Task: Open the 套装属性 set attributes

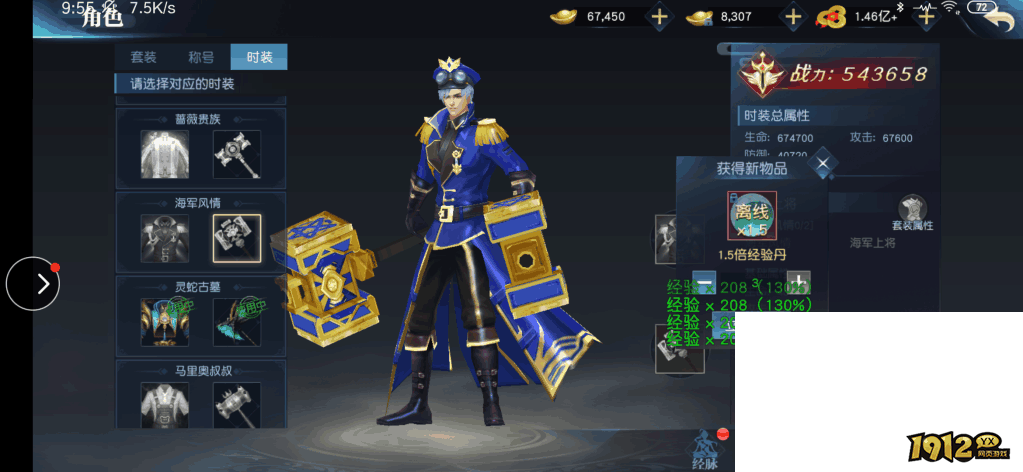Action: coord(912,213)
